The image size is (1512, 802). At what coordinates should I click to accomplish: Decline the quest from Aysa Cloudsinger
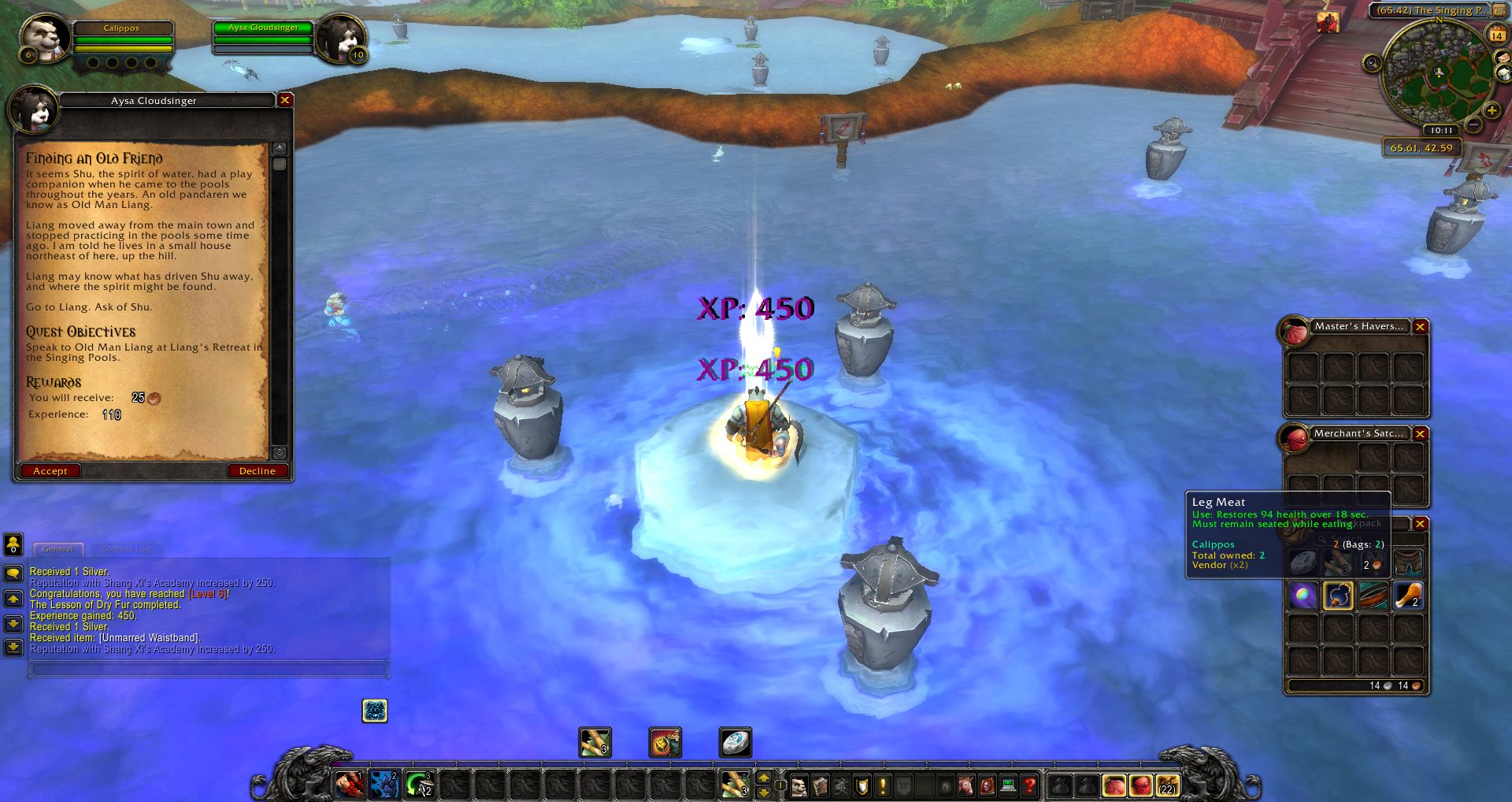[257, 471]
